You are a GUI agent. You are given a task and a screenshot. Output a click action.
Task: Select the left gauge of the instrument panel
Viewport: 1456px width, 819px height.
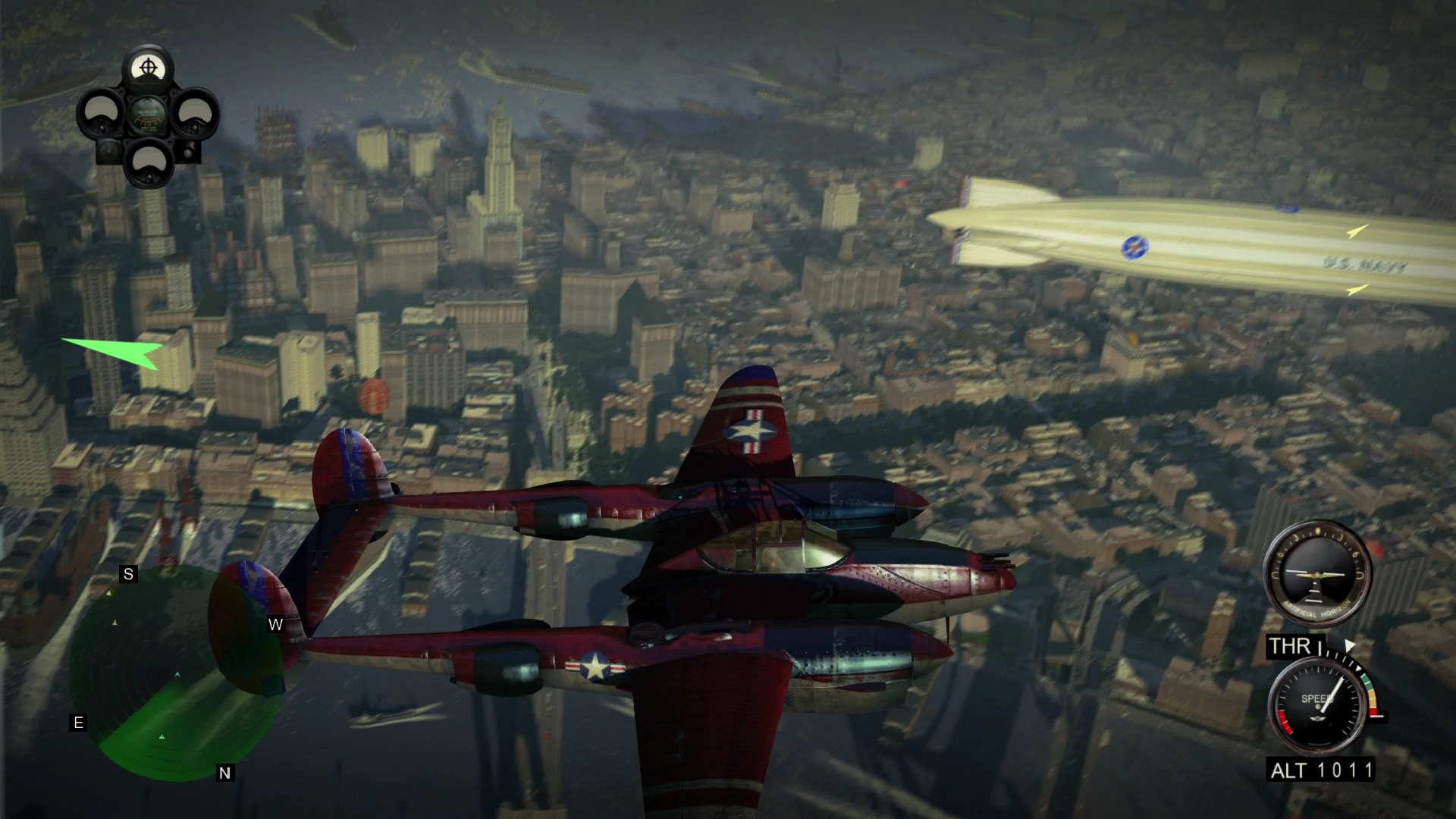(100, 114)
